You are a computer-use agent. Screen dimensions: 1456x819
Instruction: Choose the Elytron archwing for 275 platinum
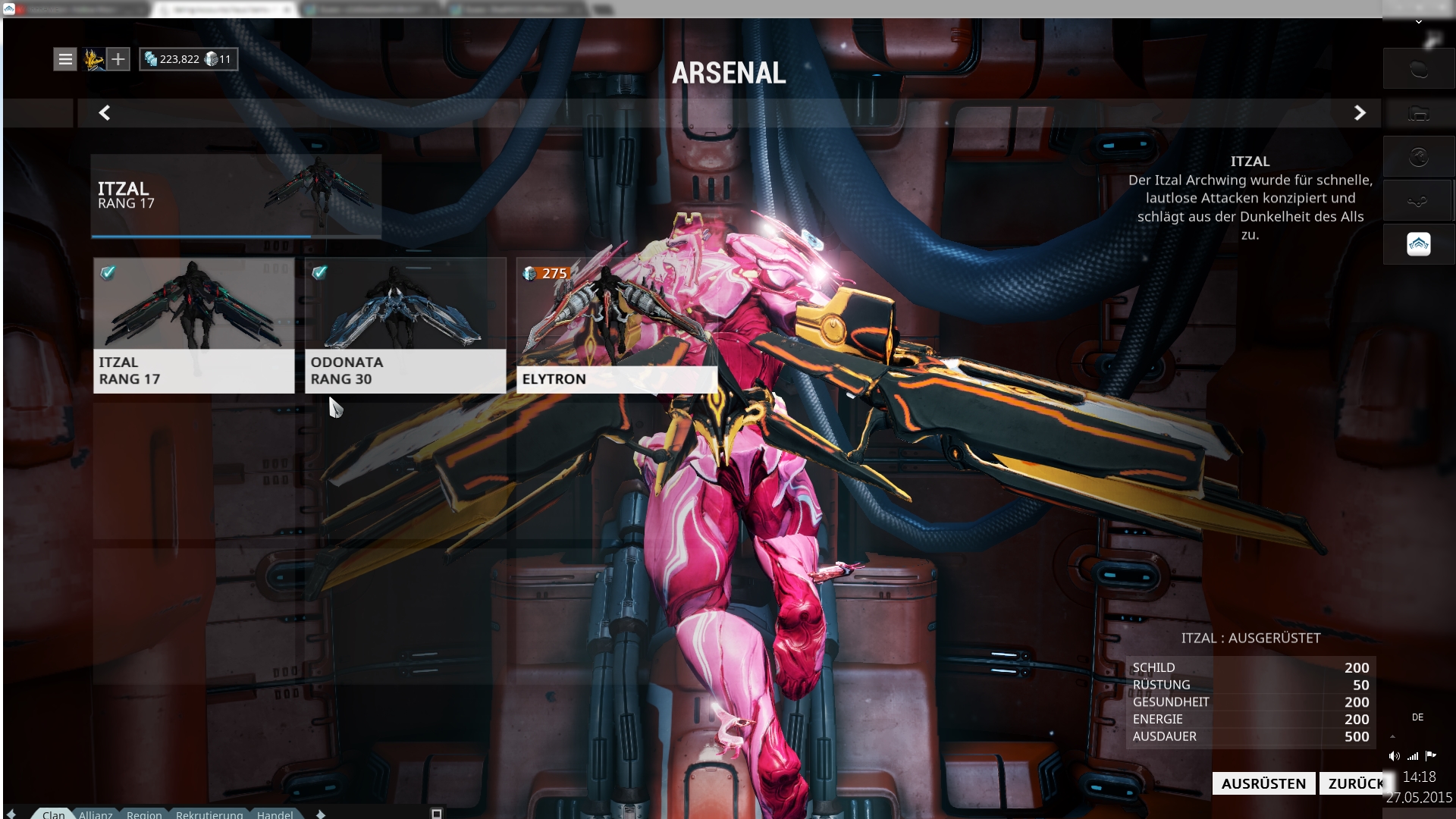(x=617, y=325)
